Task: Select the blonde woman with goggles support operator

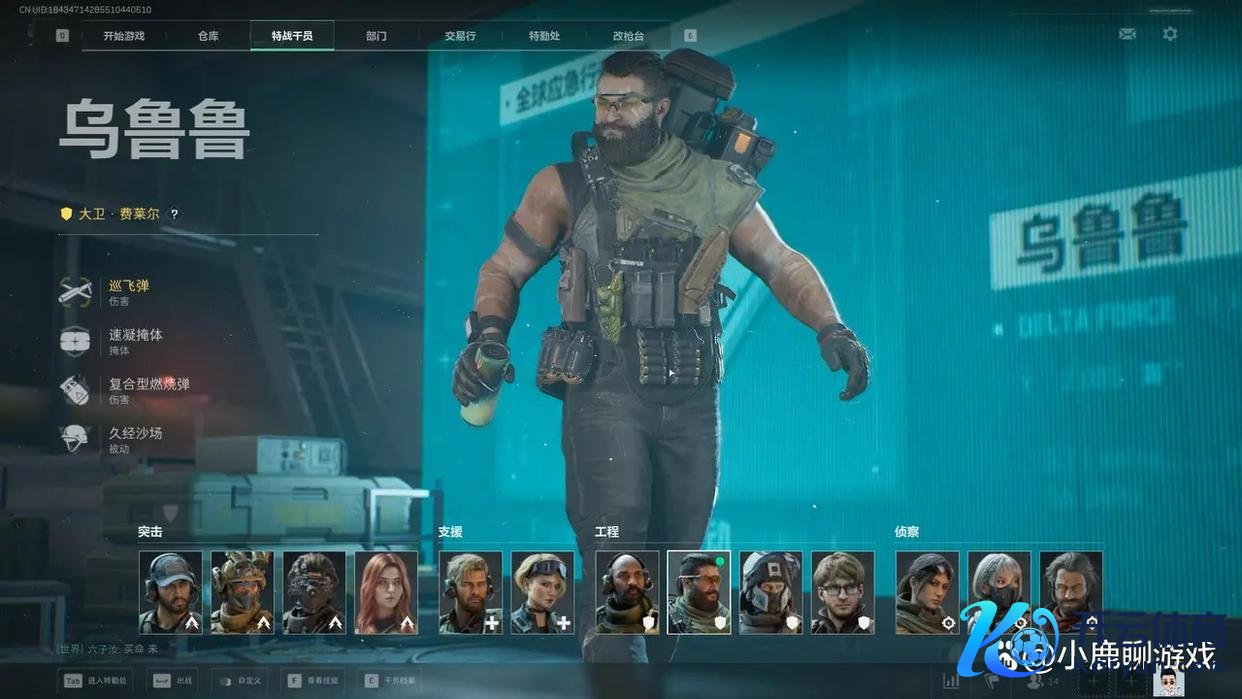Action: 542,592
